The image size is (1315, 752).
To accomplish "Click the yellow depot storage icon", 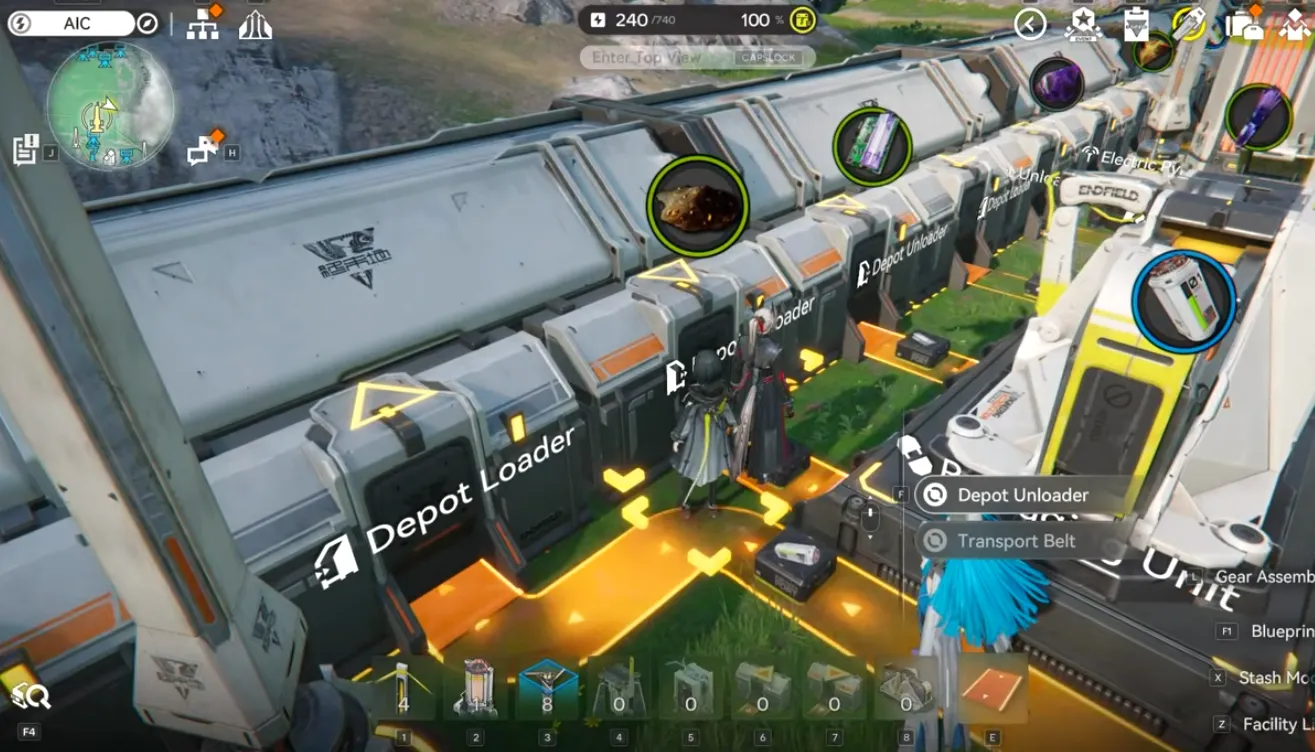I will [x=801, y=20].
